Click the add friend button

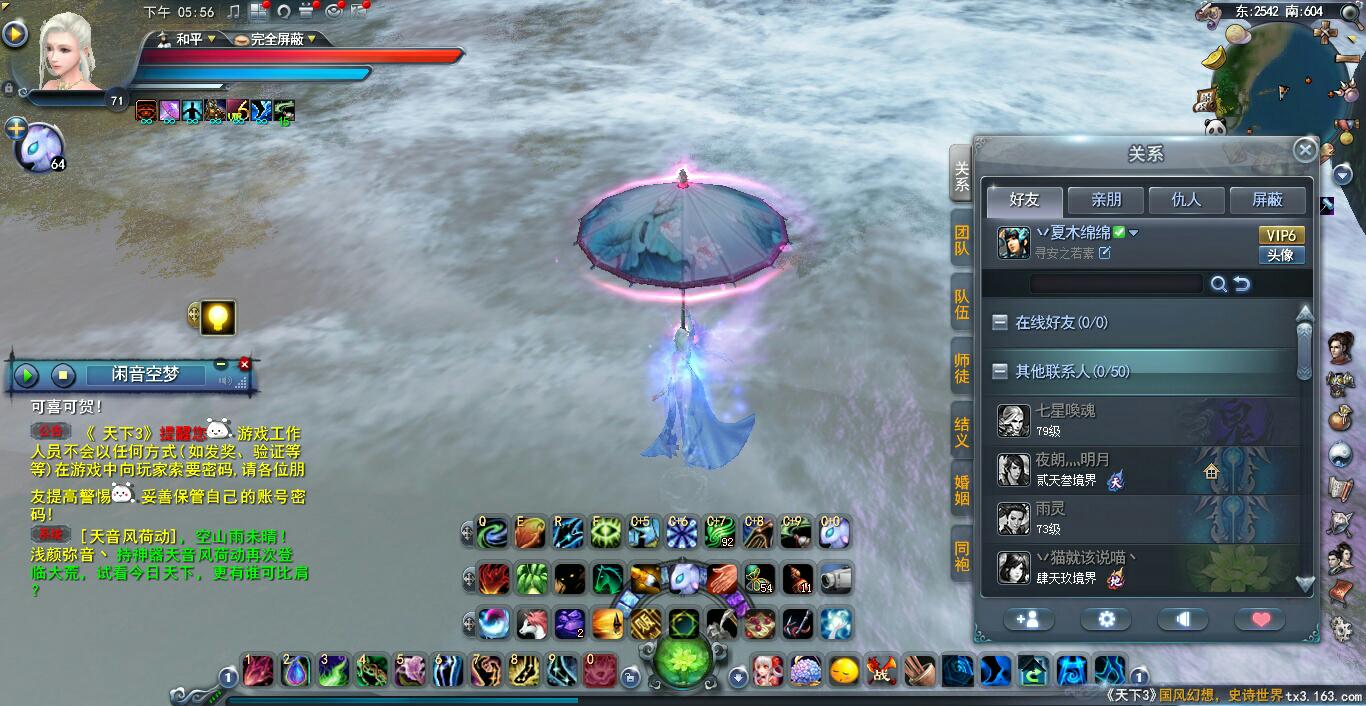[1027, 619]
